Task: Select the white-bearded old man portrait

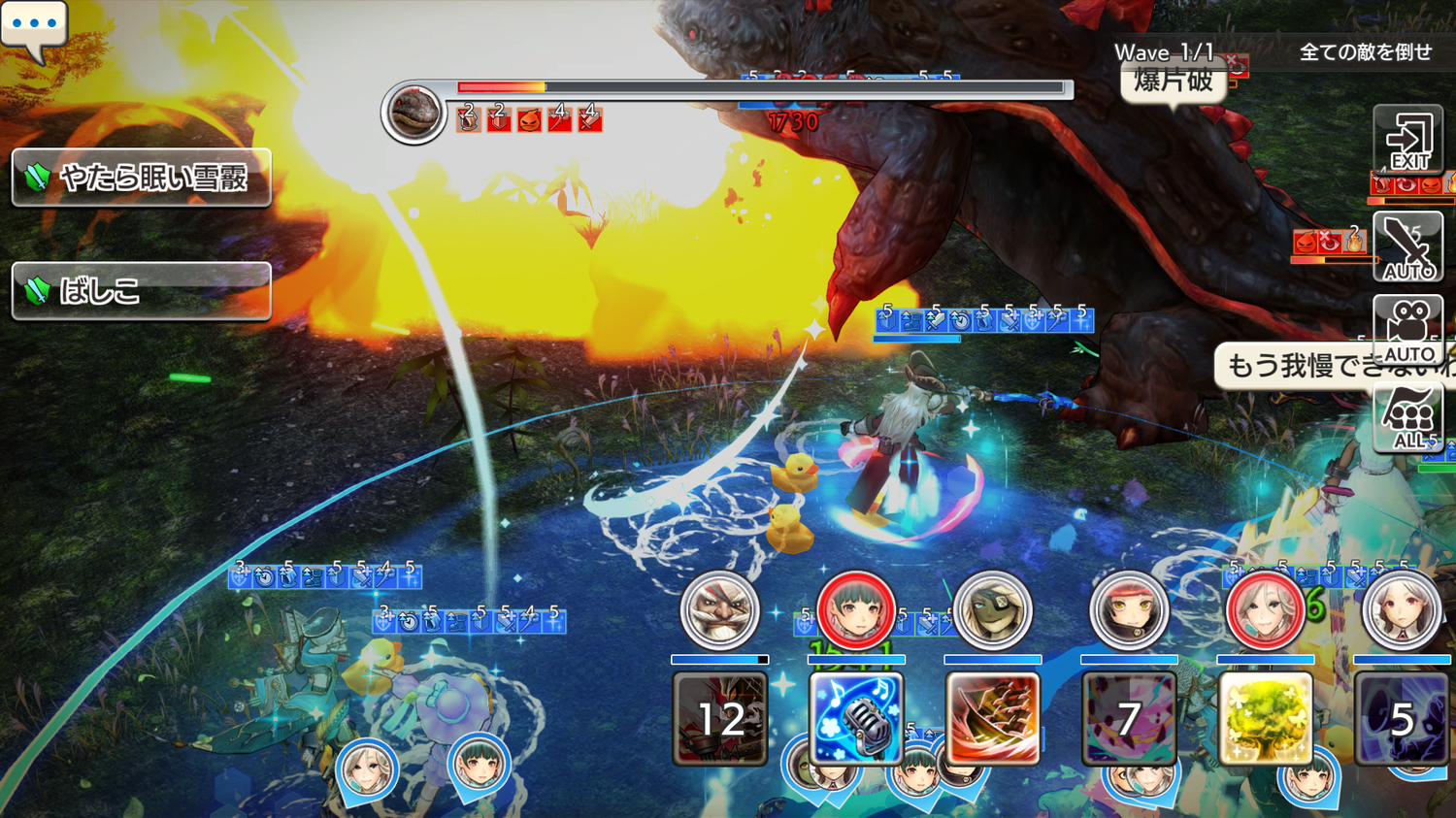Action: tap(719, 611)
